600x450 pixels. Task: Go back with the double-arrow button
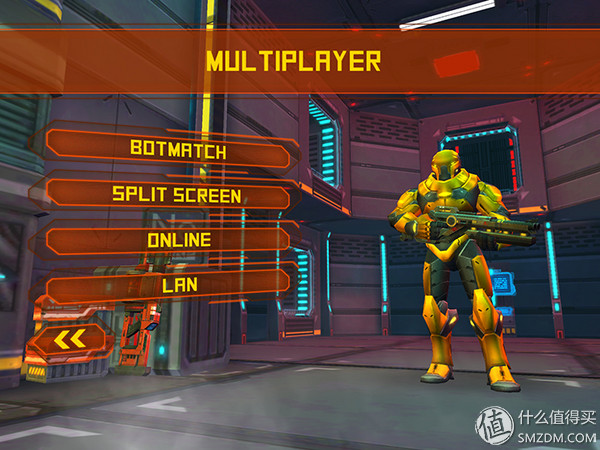point(70,341)
